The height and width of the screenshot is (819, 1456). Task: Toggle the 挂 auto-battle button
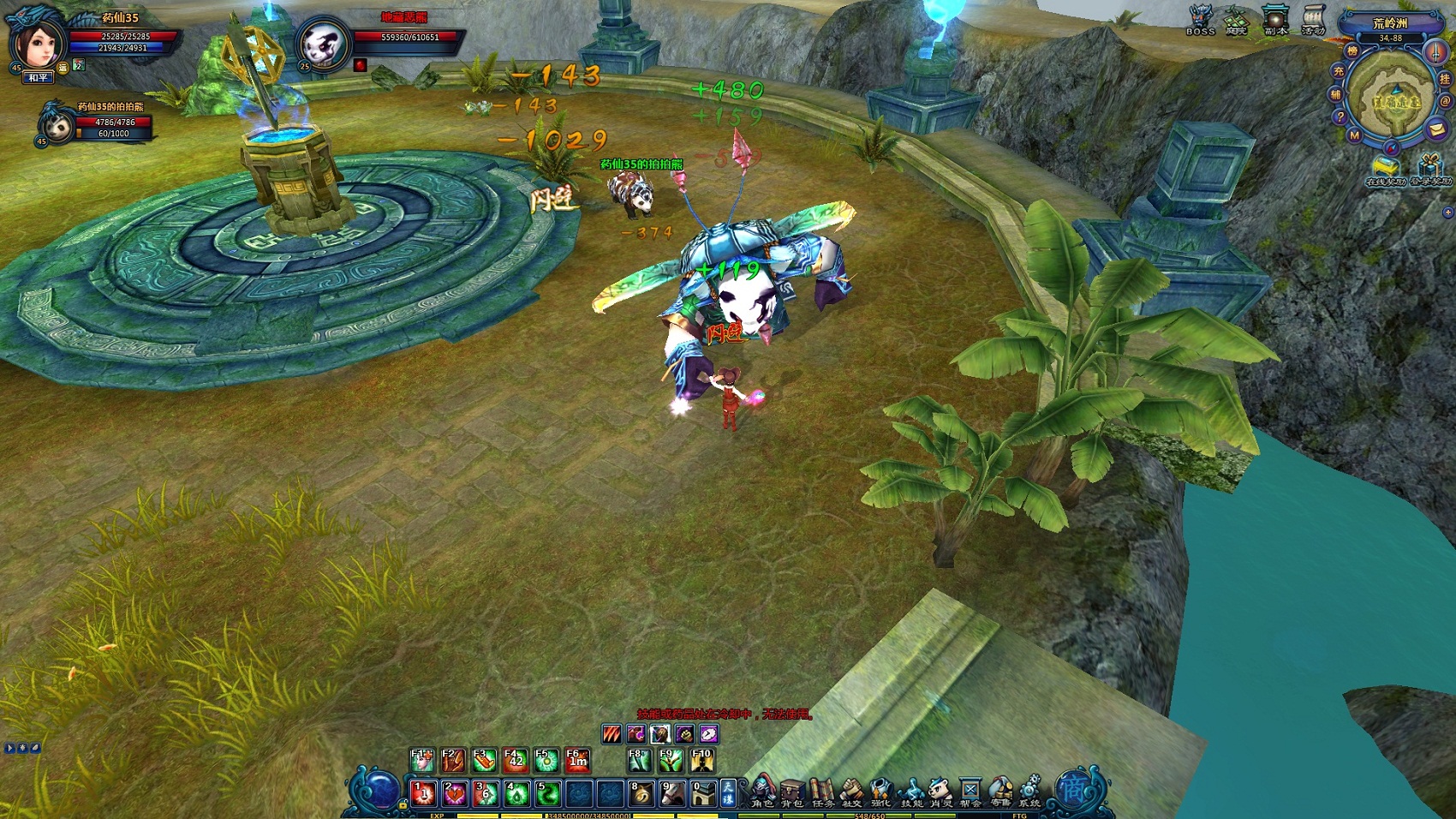[x=1445, y=79]
